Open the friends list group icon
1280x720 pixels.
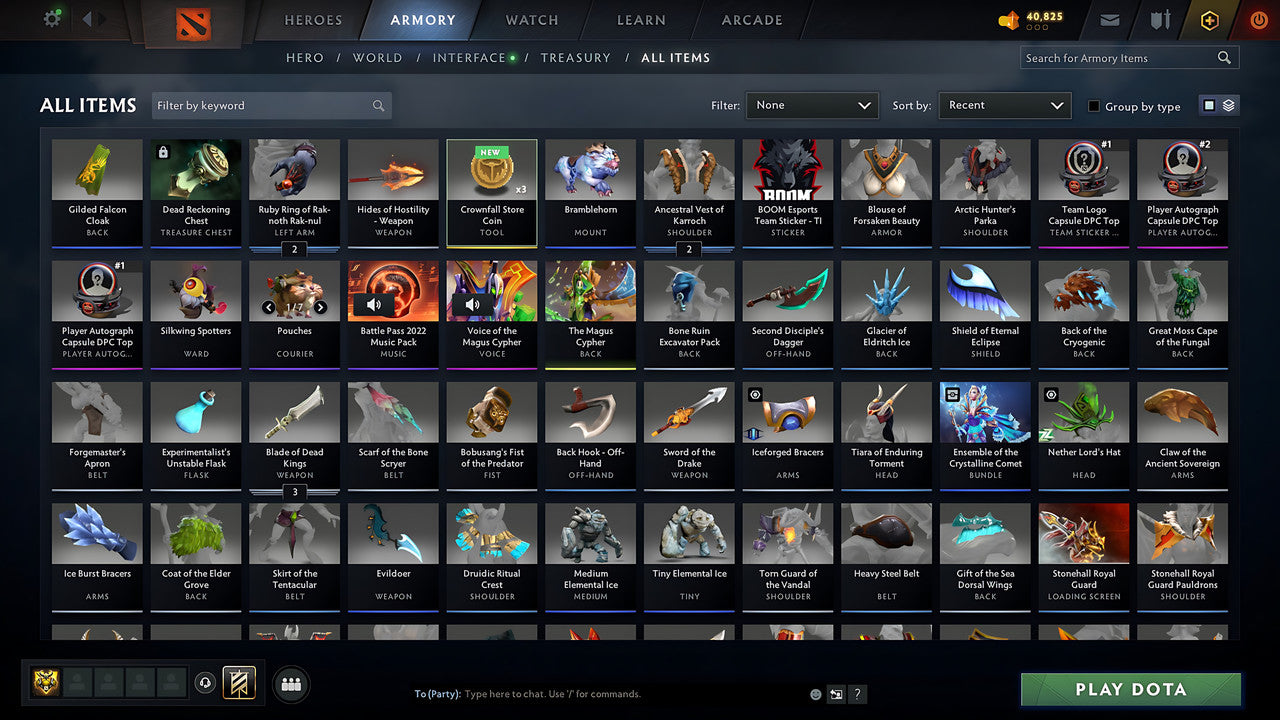tap(289, 683)
